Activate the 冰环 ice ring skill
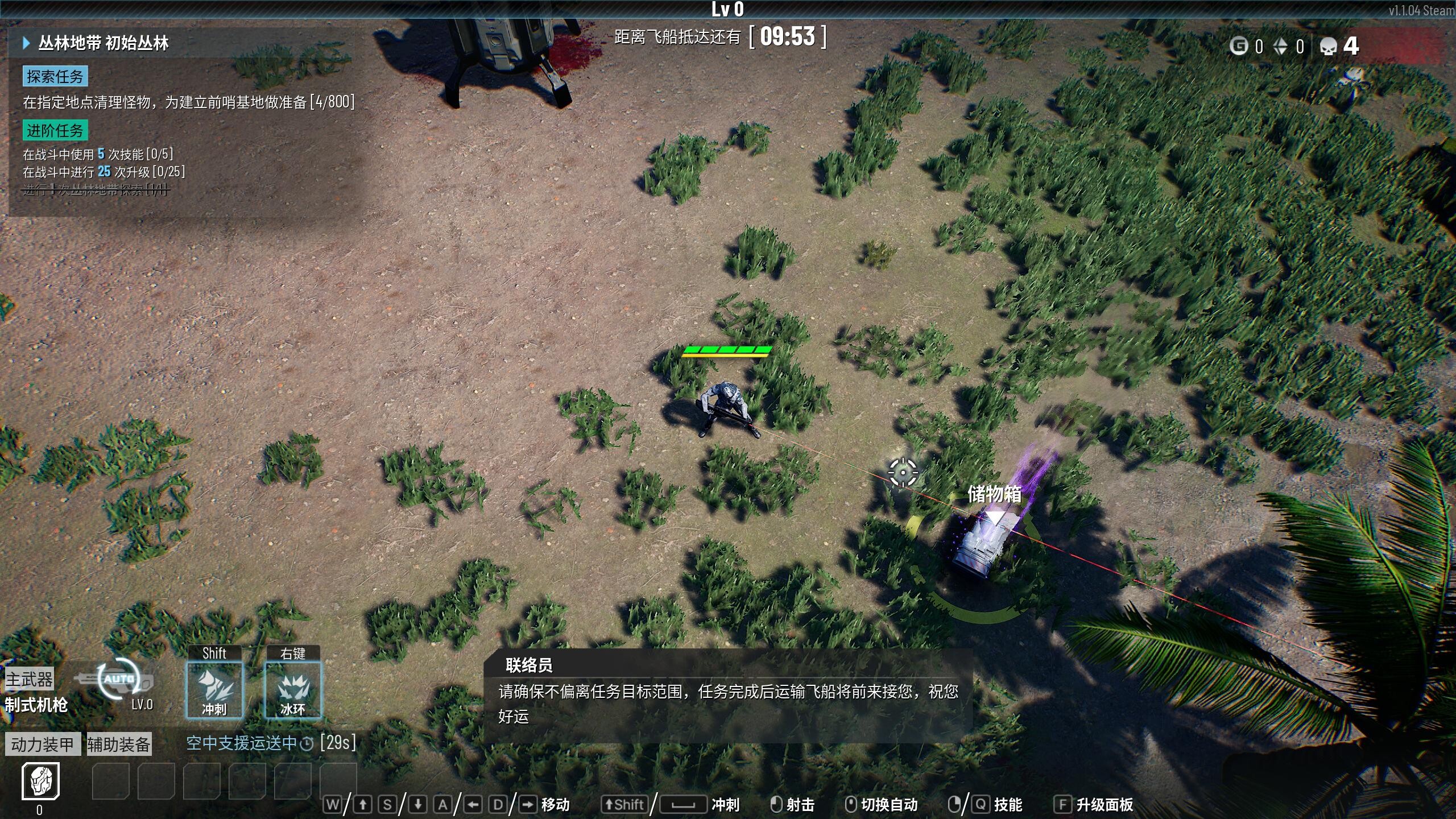1456x819 pixels. pos(293,690)
